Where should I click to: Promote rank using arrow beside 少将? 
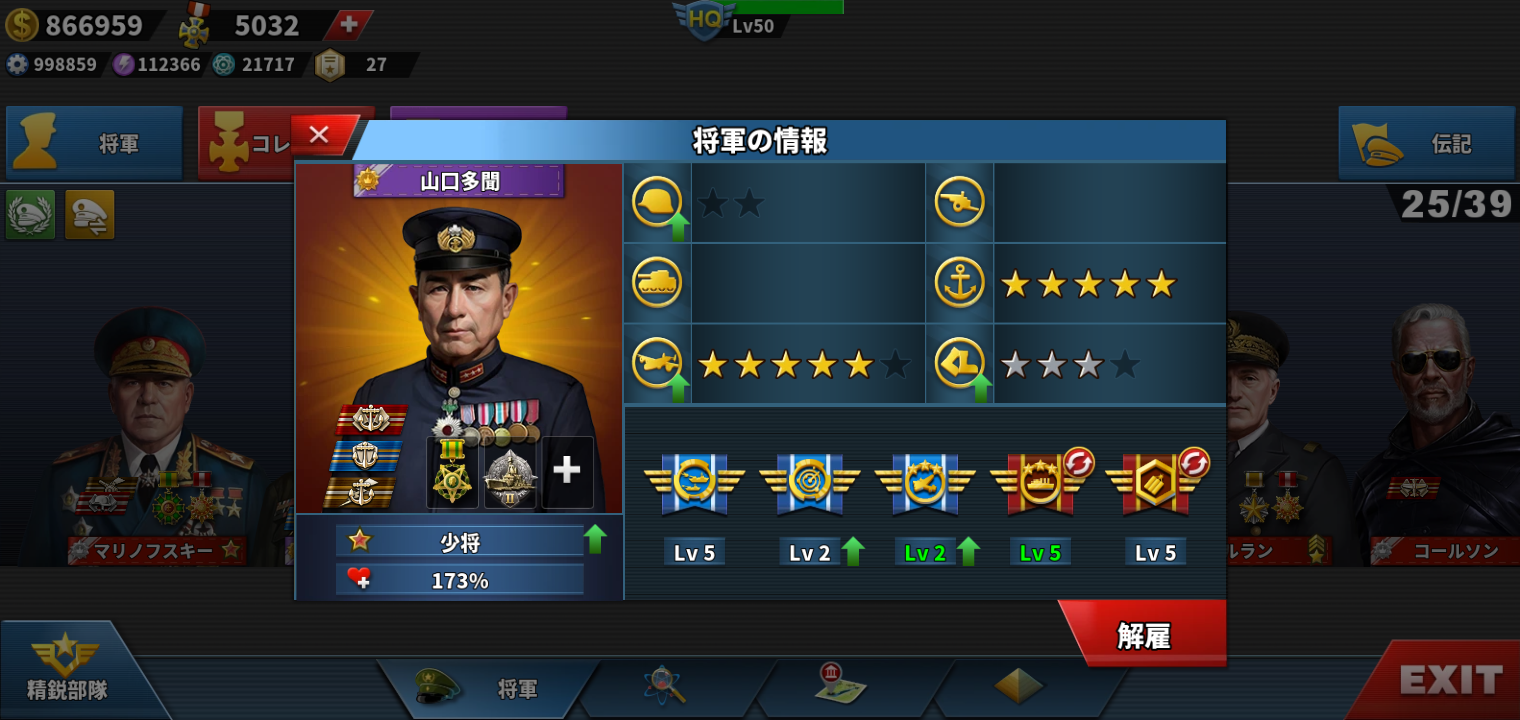(596, 540)
